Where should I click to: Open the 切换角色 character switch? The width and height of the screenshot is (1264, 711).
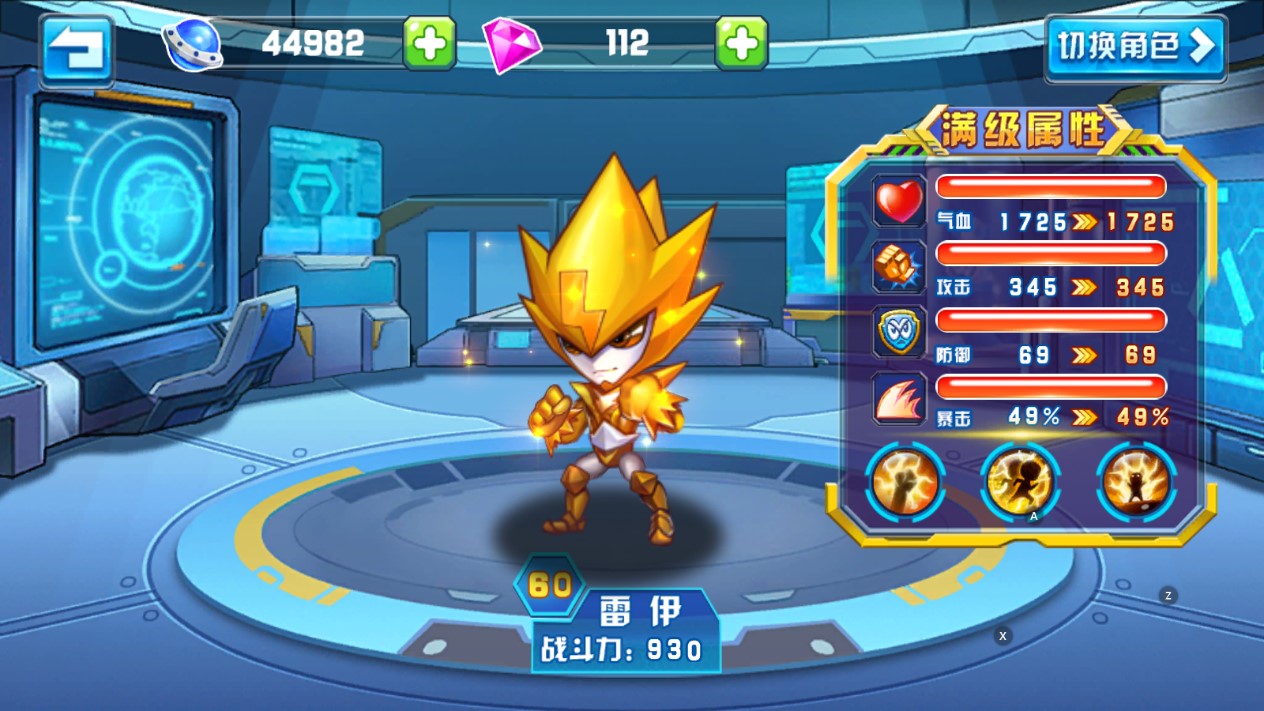1135,47
